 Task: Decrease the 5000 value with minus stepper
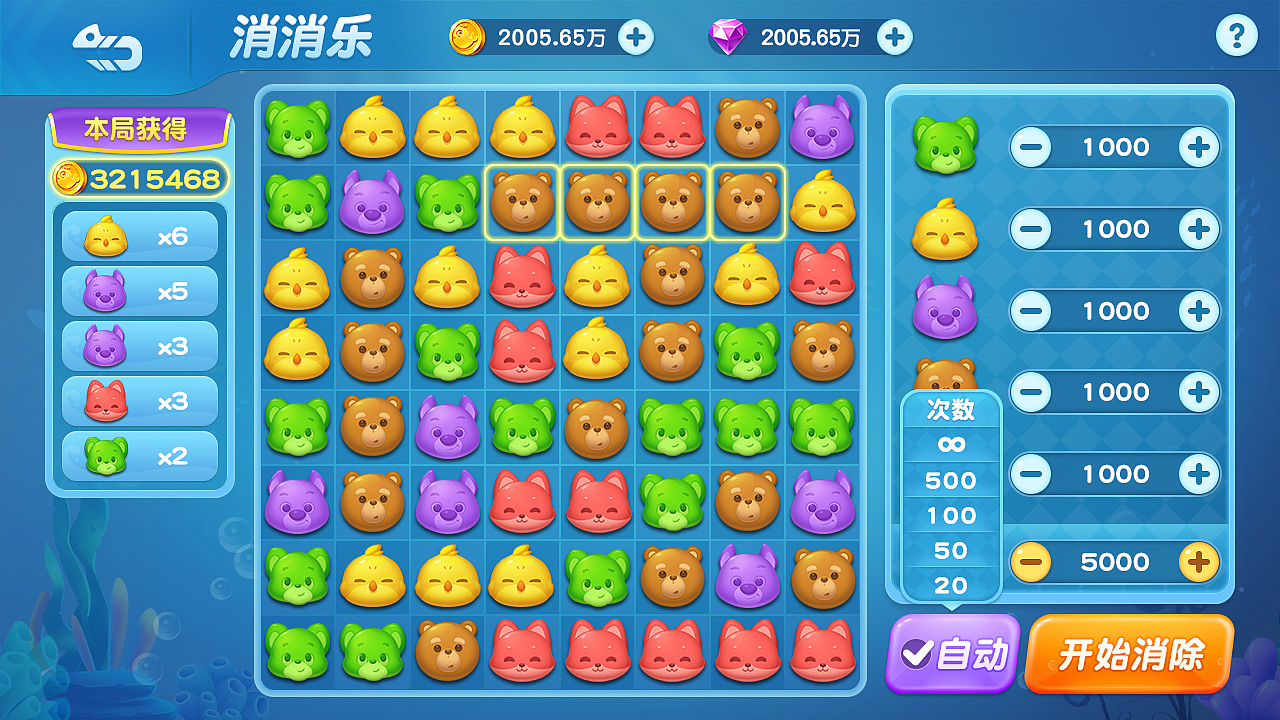(x=1033, y=562)
